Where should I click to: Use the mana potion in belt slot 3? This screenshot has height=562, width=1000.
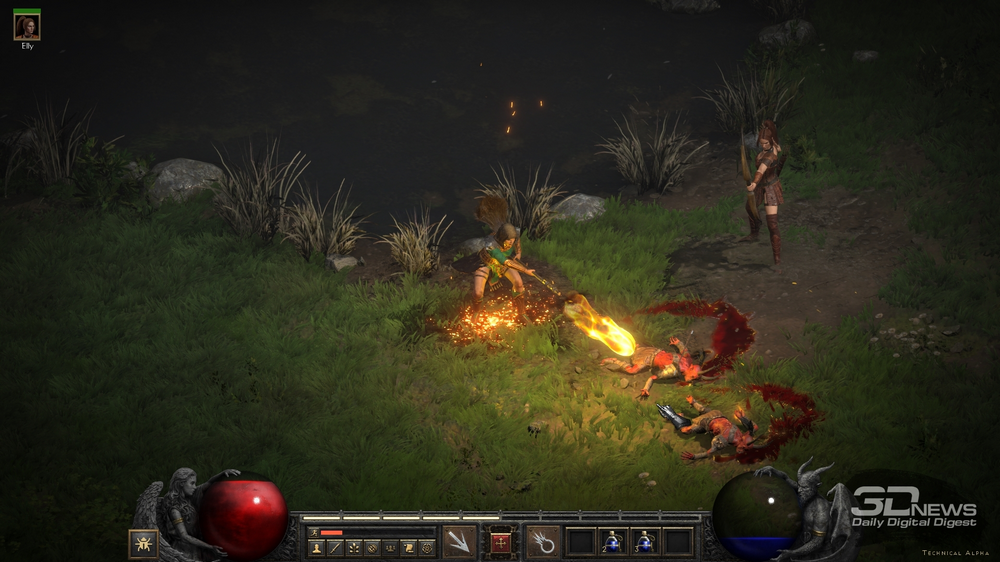point(645,542)
